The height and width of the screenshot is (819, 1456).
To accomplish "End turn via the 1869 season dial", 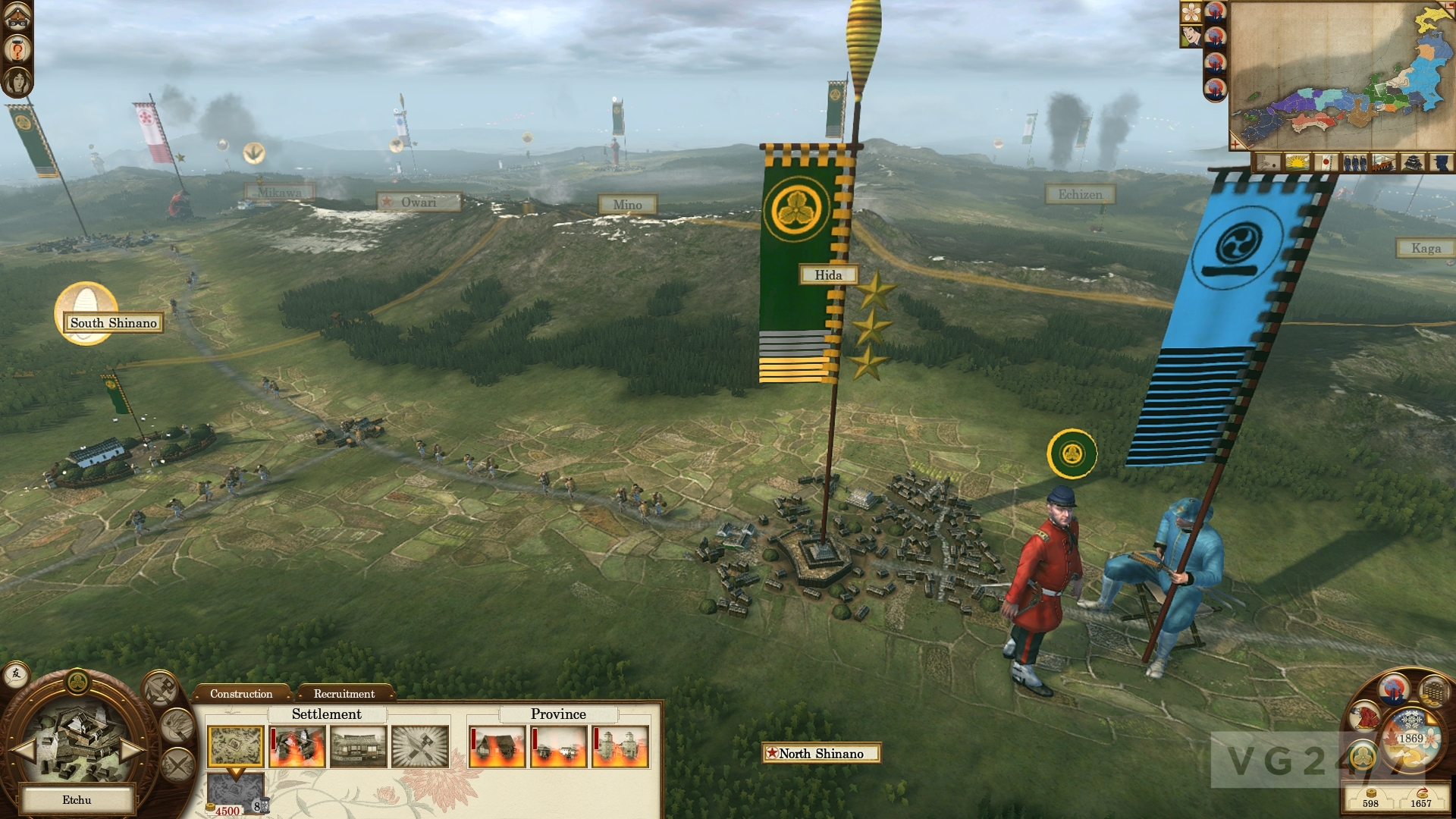I will (x=1411, y=739).
